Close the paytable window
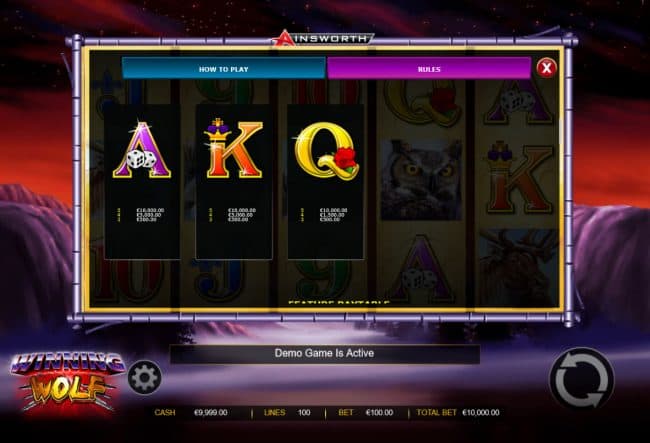The image size is (650, 443). pos(546,68)
